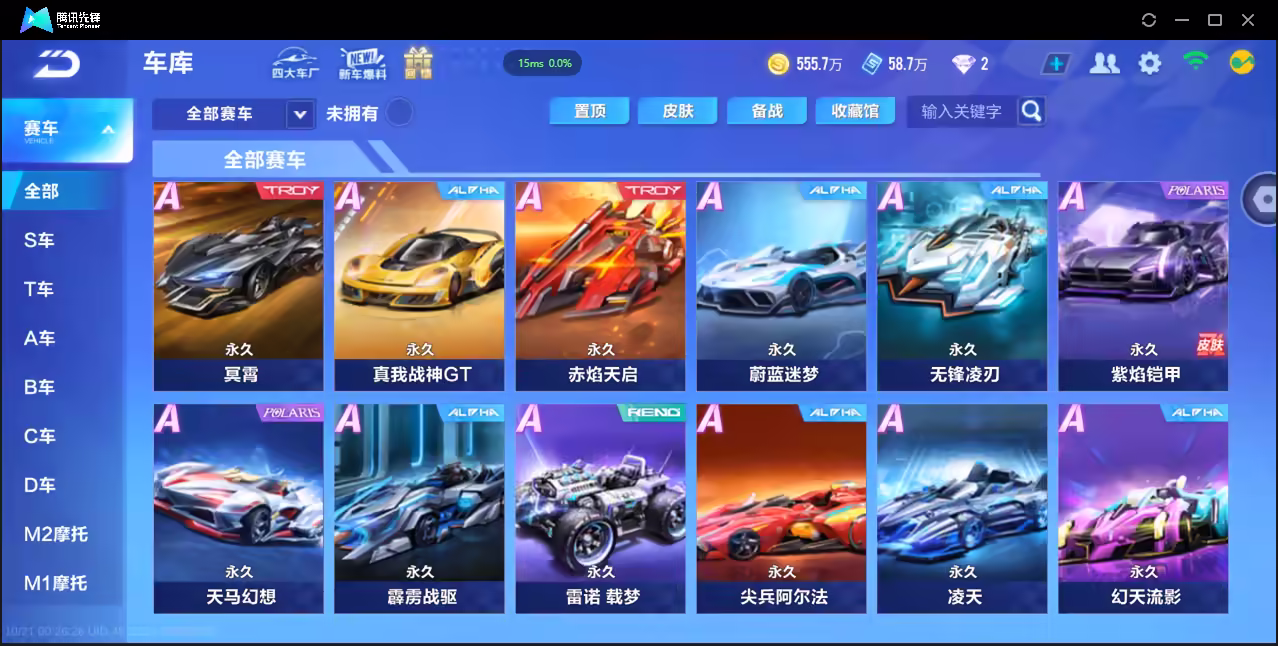The height and width of the screenshot is (646, 1278).
Task: Click the 置顶 button
Action: [x=590, y=111]
